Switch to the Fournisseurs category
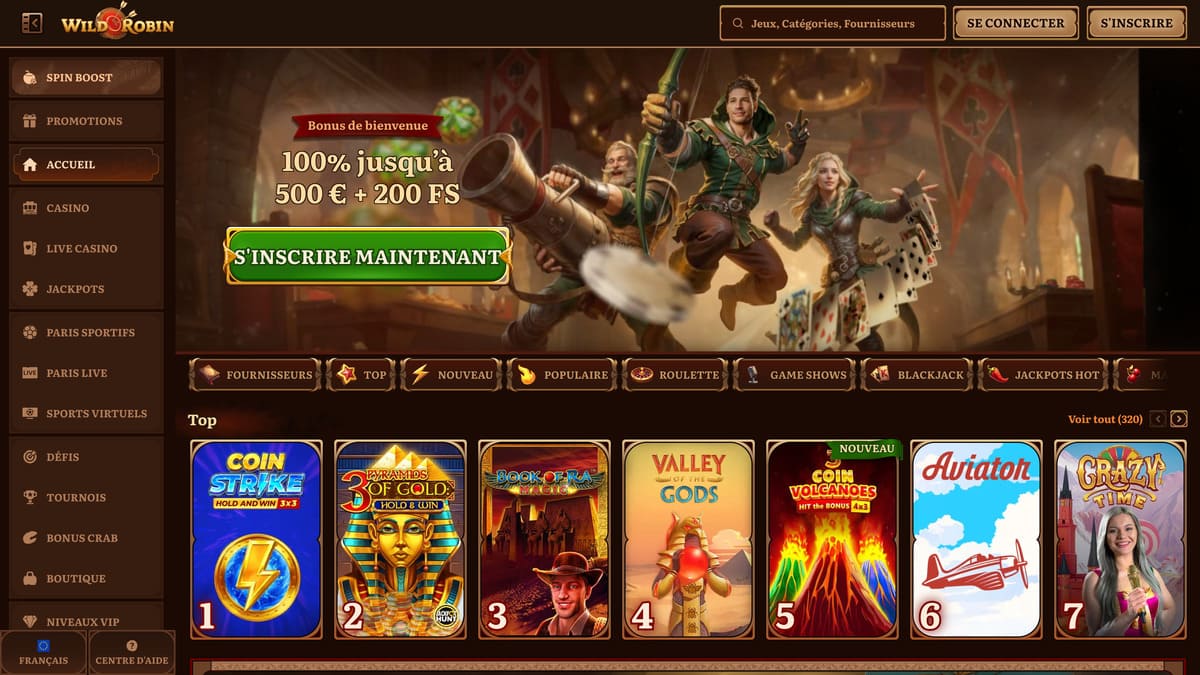 (255, 375)
